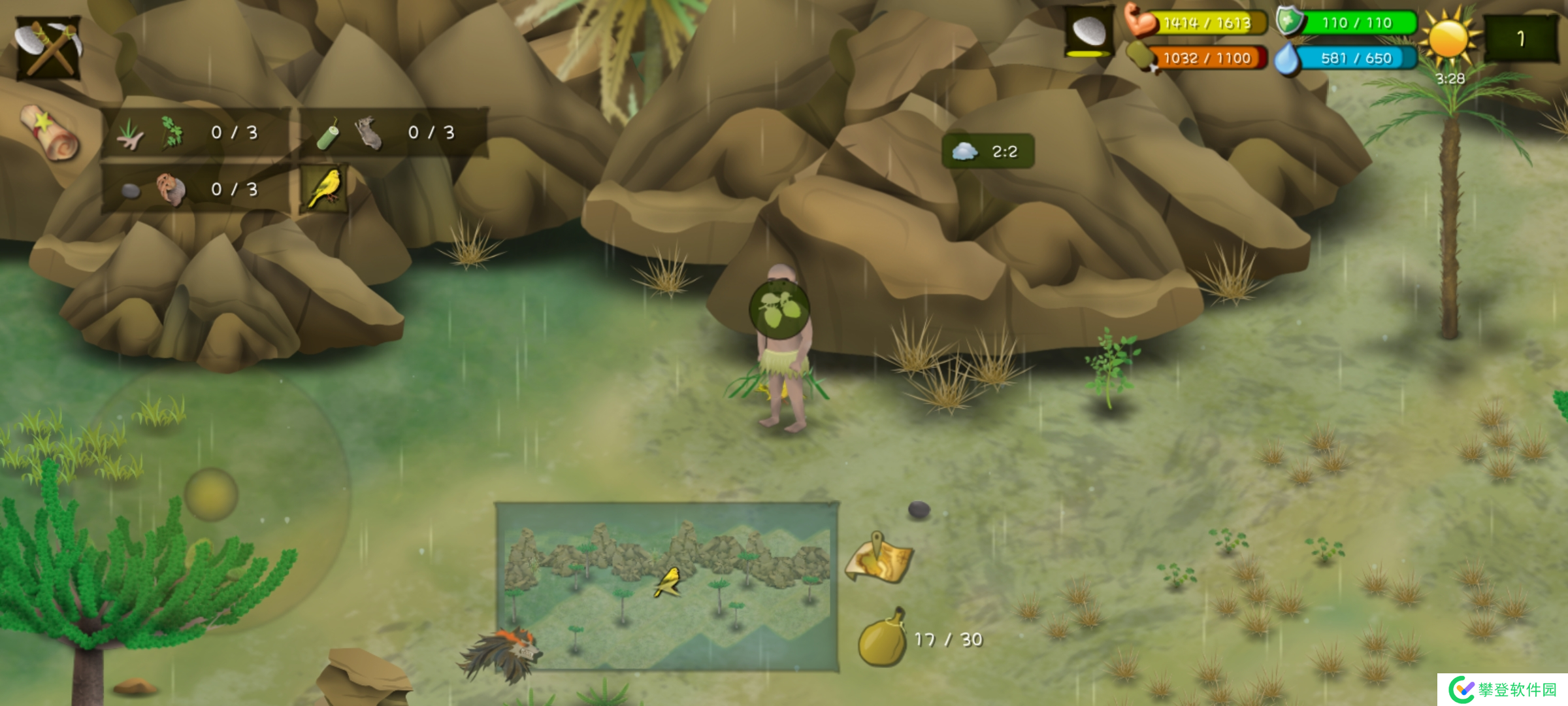Open the folded world map icon
Screen dimensions: 1568x706
point(879,560)
